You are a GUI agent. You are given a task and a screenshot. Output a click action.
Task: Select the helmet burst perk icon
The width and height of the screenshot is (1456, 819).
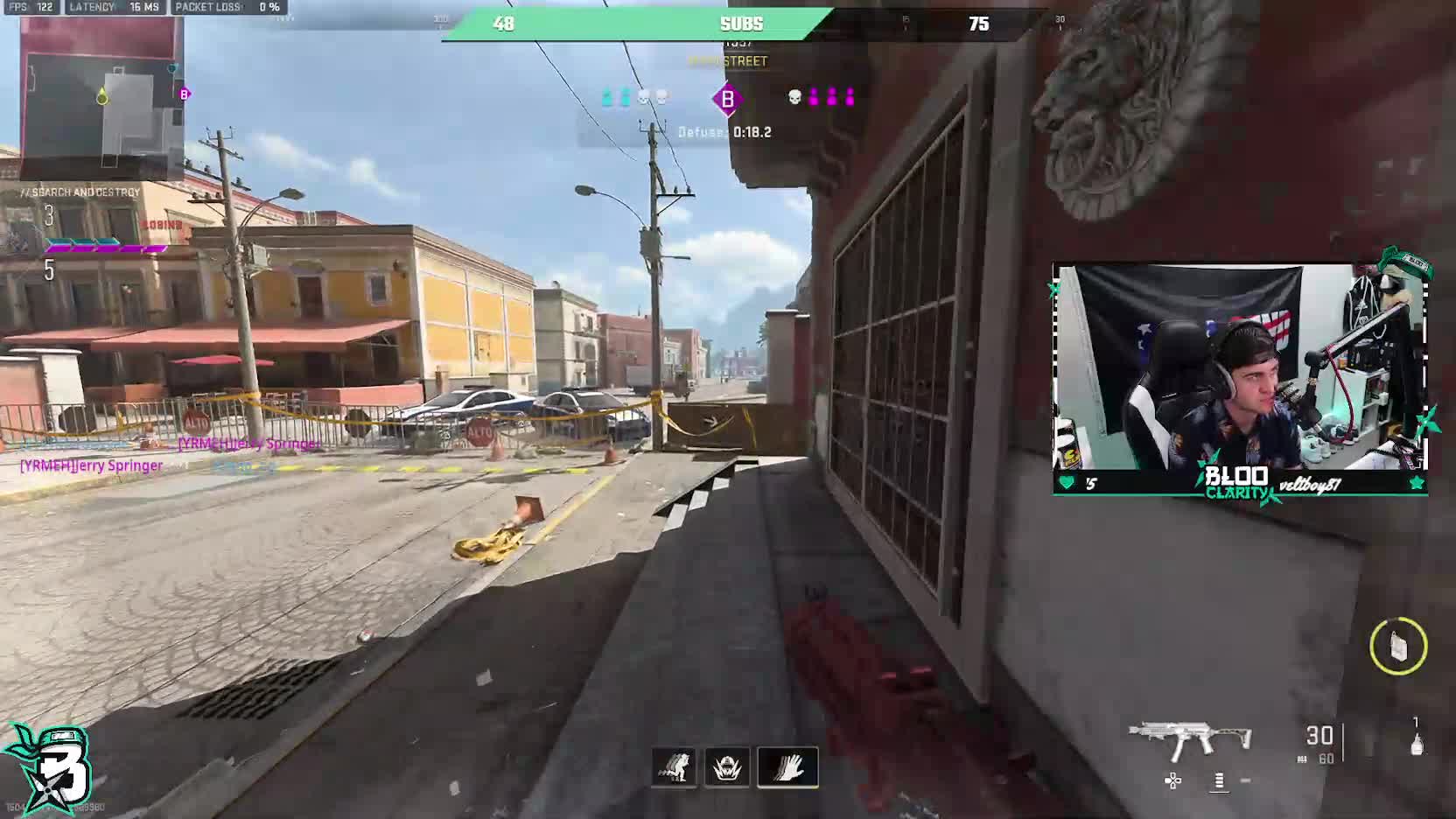pos(727,767)
